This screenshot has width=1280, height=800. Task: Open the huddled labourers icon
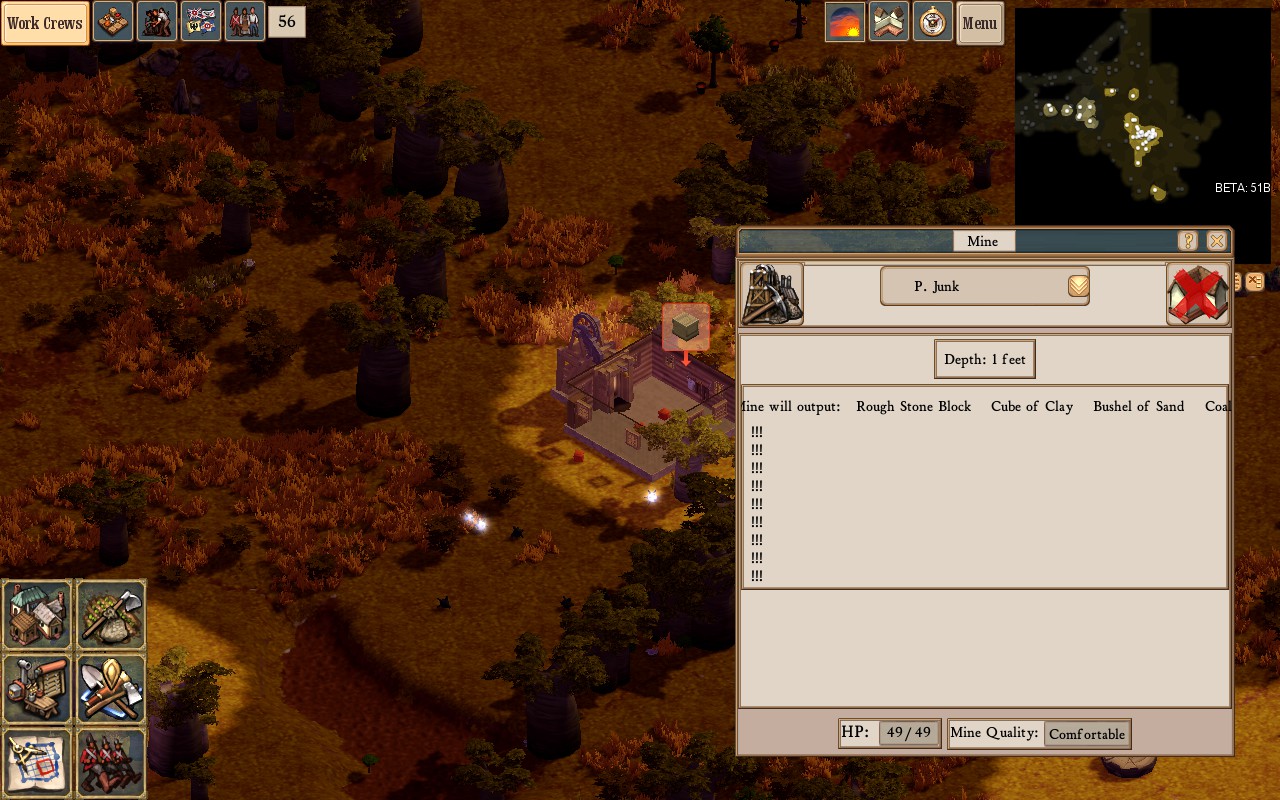157,22
